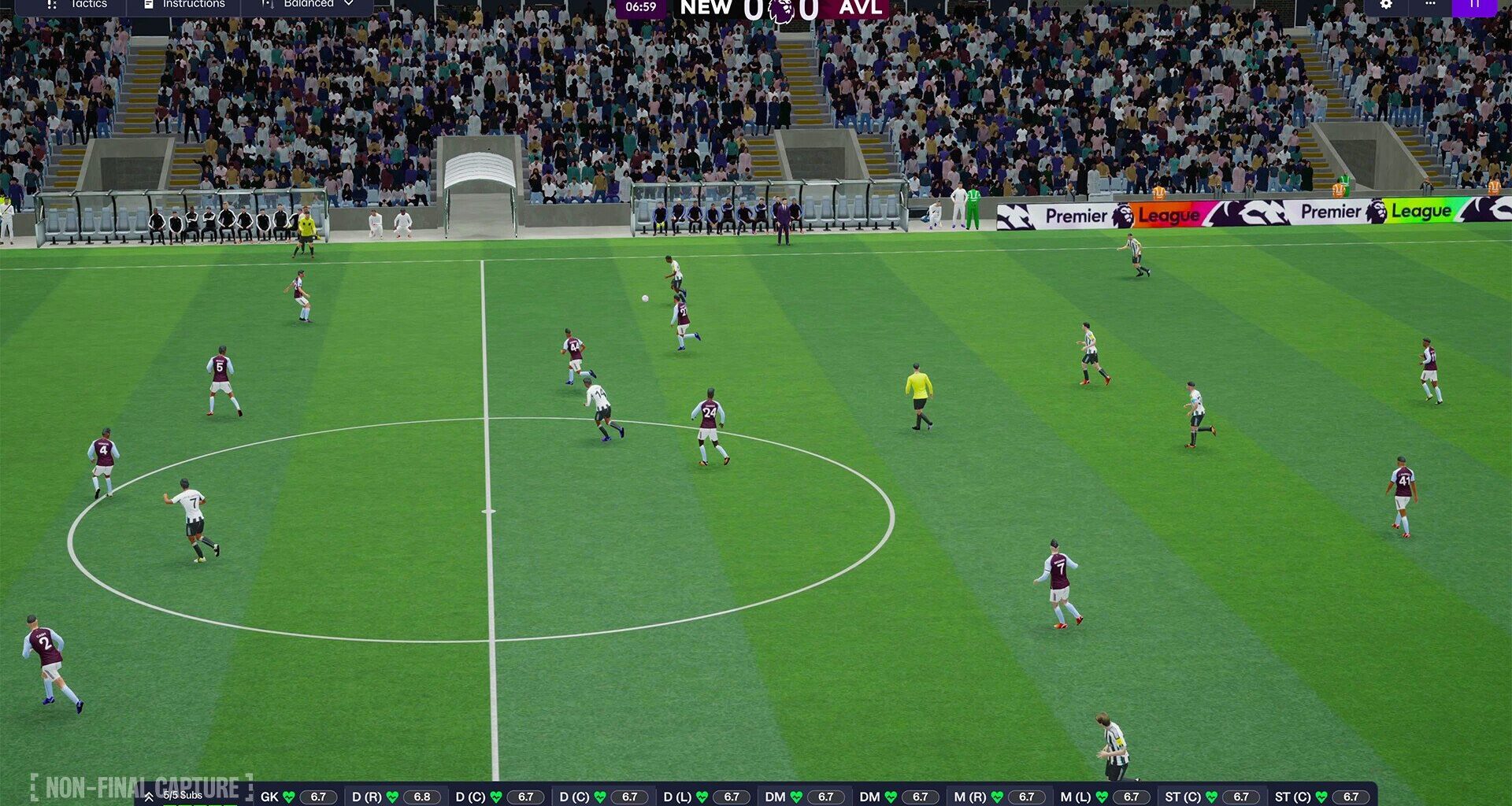Image resolution: width=1512 pixels, height=806 pixels.
Task: Open match settings with the gear icon
Action: [x=1386, y=5]
